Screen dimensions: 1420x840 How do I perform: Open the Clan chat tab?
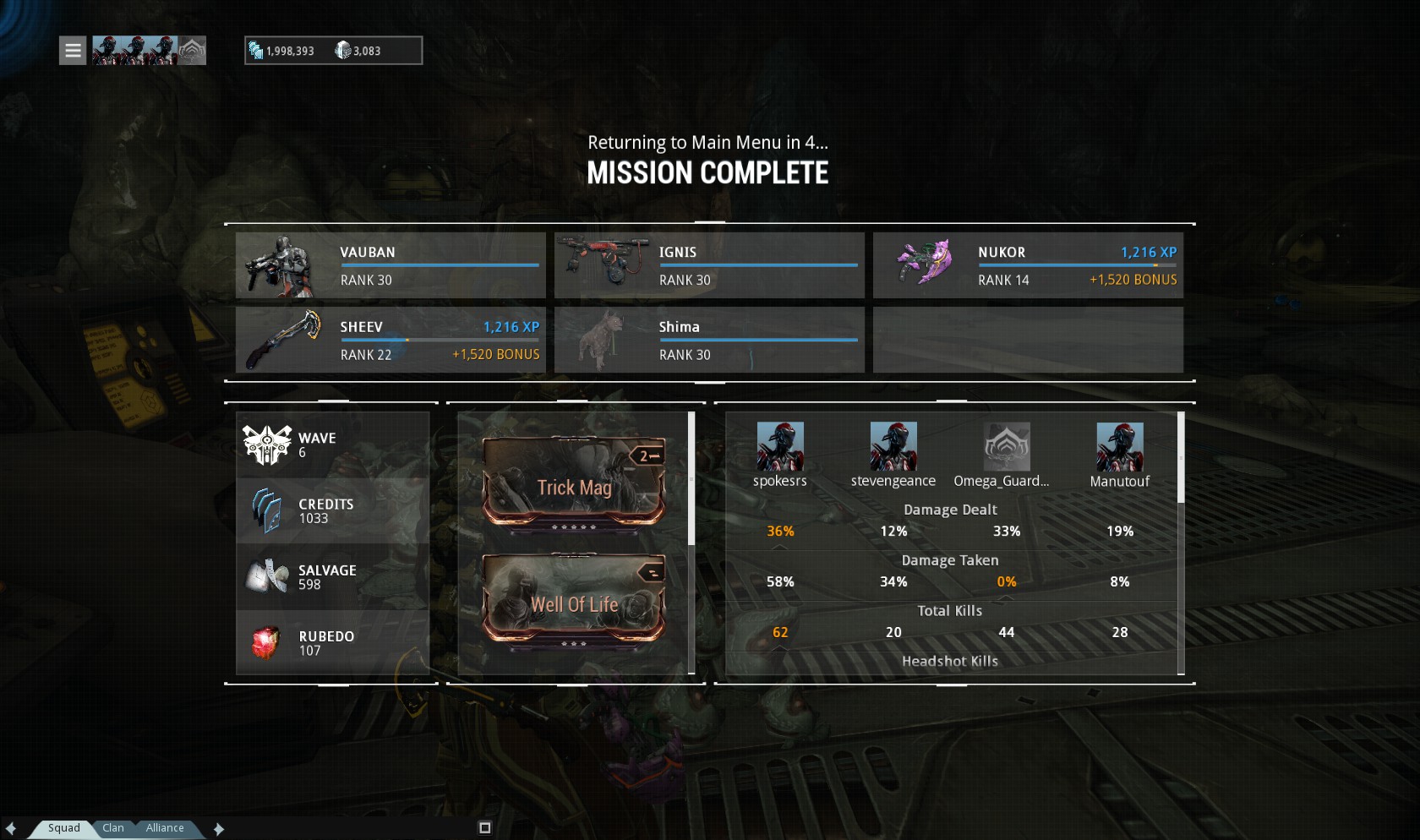113,828
